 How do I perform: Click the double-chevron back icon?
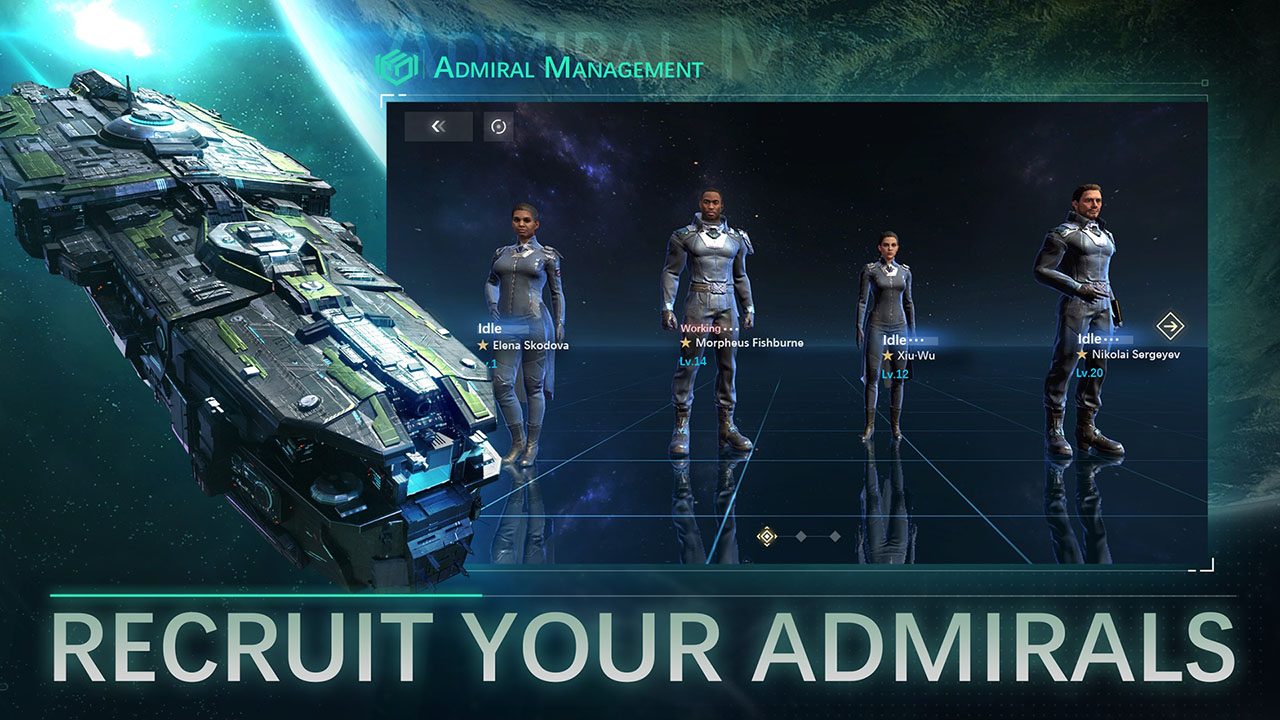pos(437,126)
